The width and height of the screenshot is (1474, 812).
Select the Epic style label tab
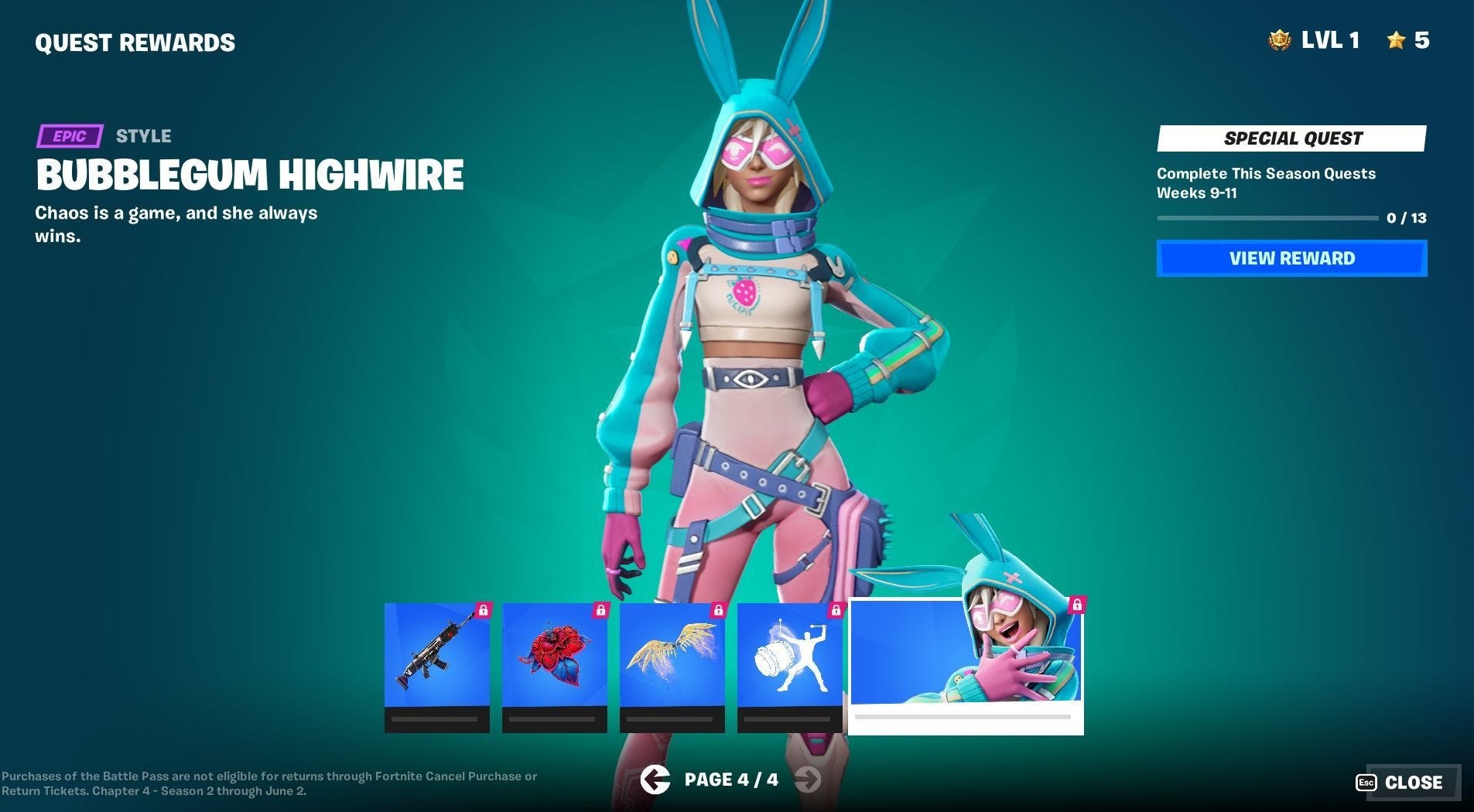click(x=70, y=135)
